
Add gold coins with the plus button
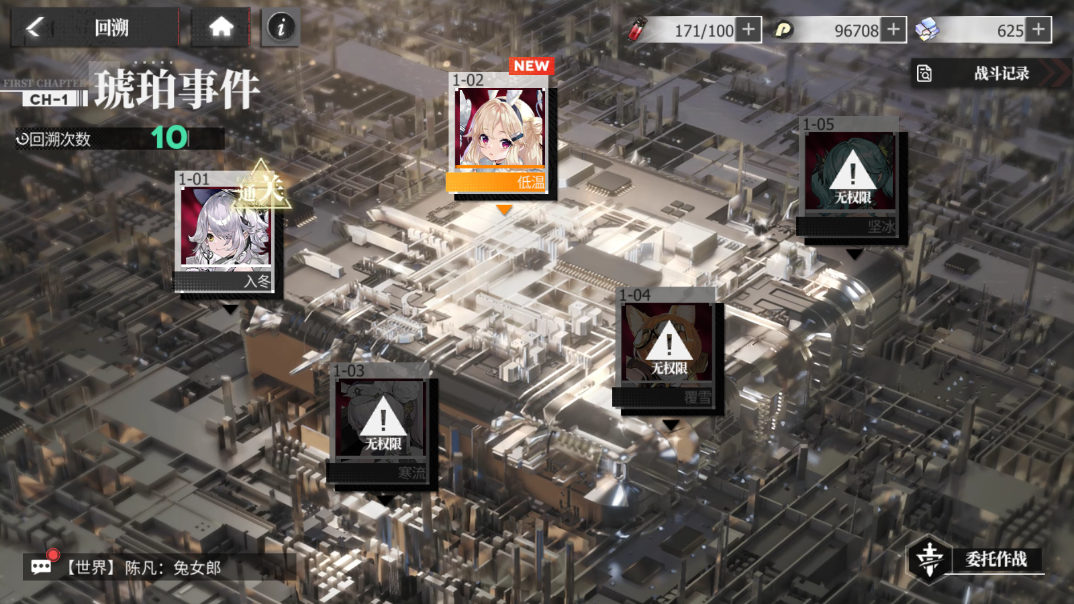coord(894,30)
